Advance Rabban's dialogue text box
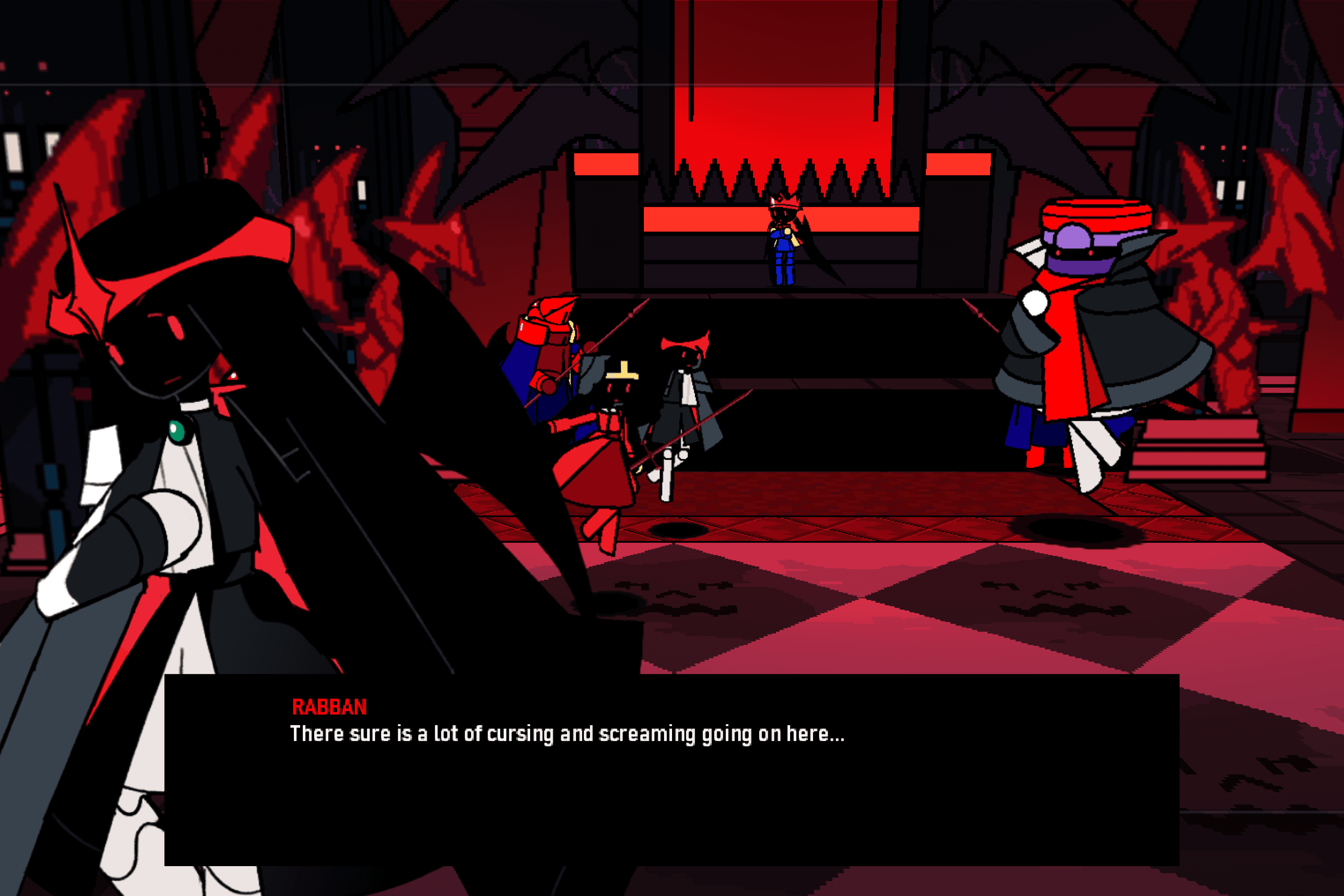 [671, 769]
